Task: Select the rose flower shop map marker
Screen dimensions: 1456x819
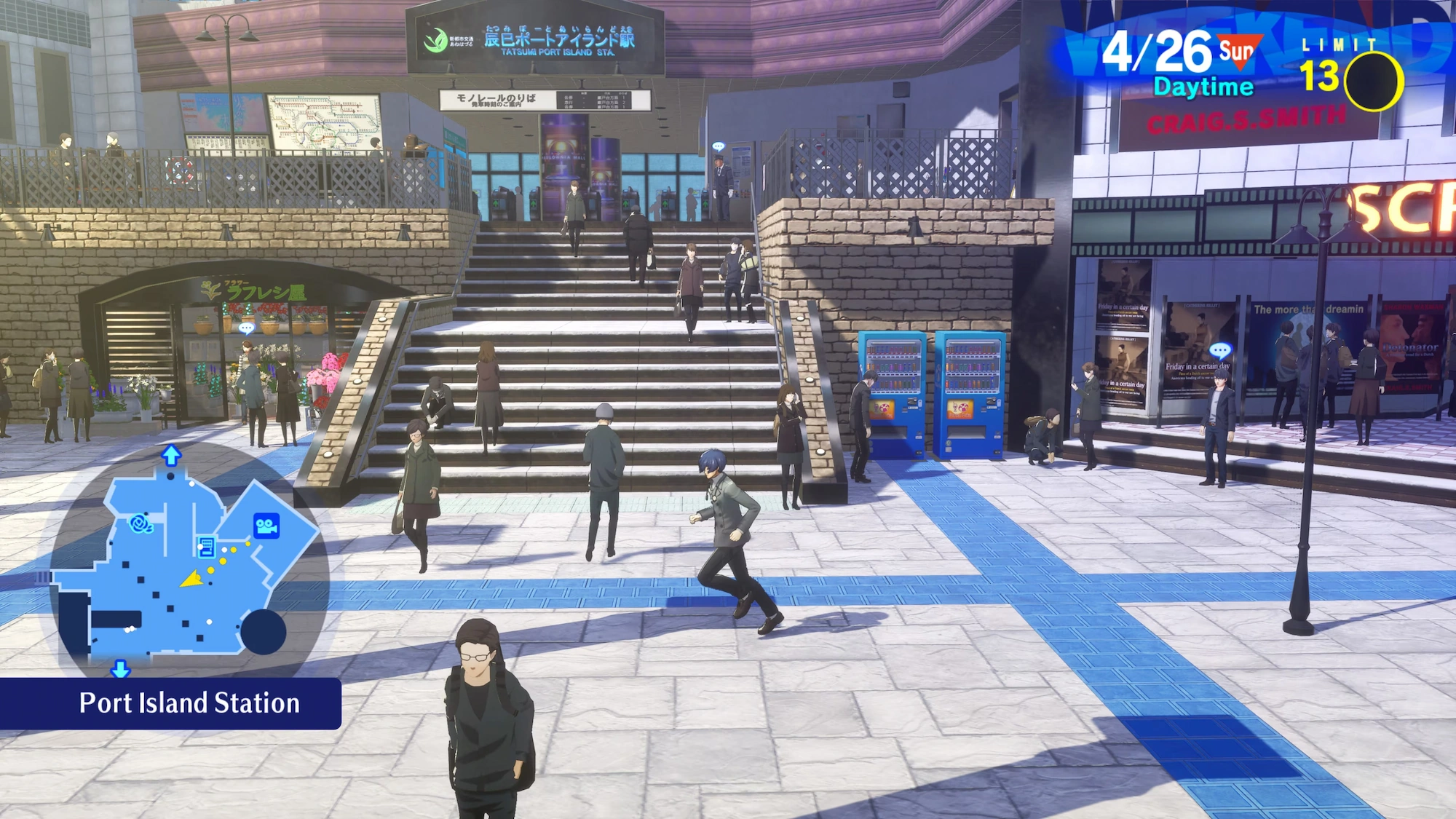Action: point(141,523)
